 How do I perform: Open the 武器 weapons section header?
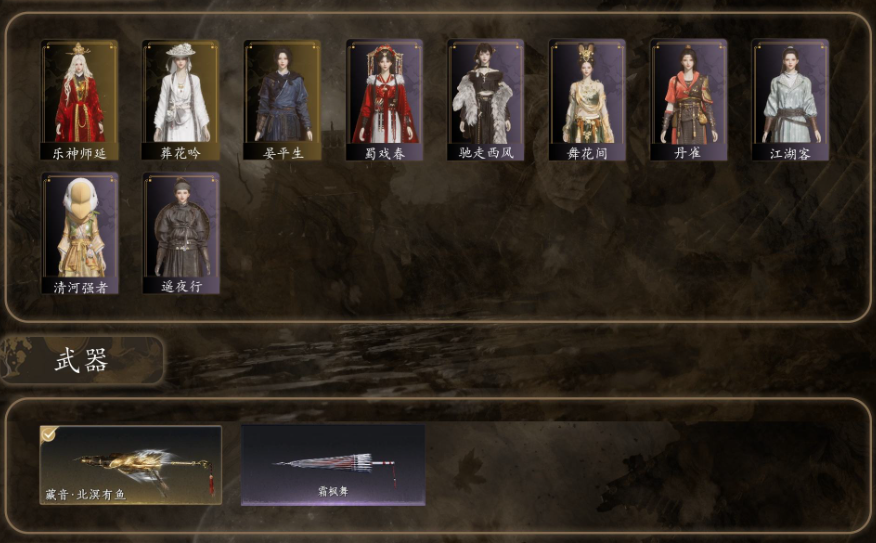[82, 361]
